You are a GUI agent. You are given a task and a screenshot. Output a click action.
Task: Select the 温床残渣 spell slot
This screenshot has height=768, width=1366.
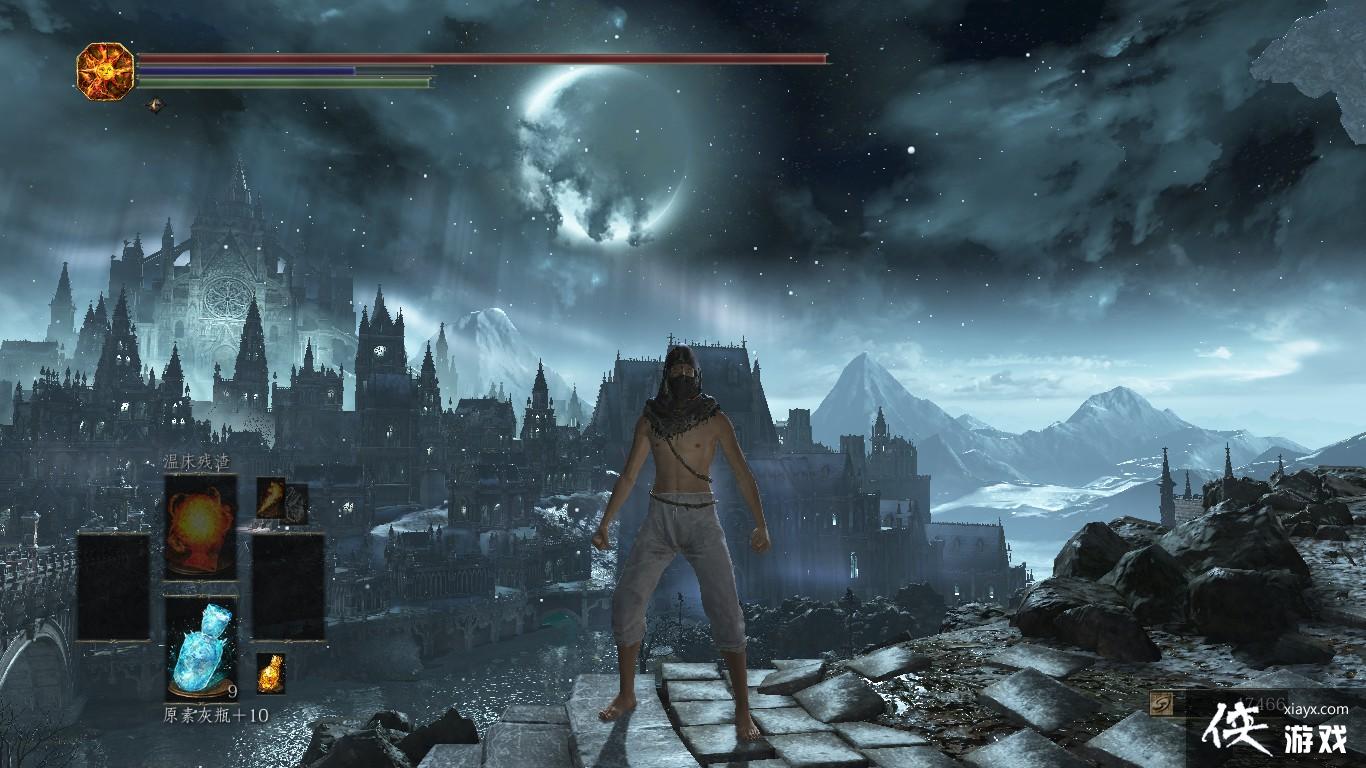click(200, 526)
